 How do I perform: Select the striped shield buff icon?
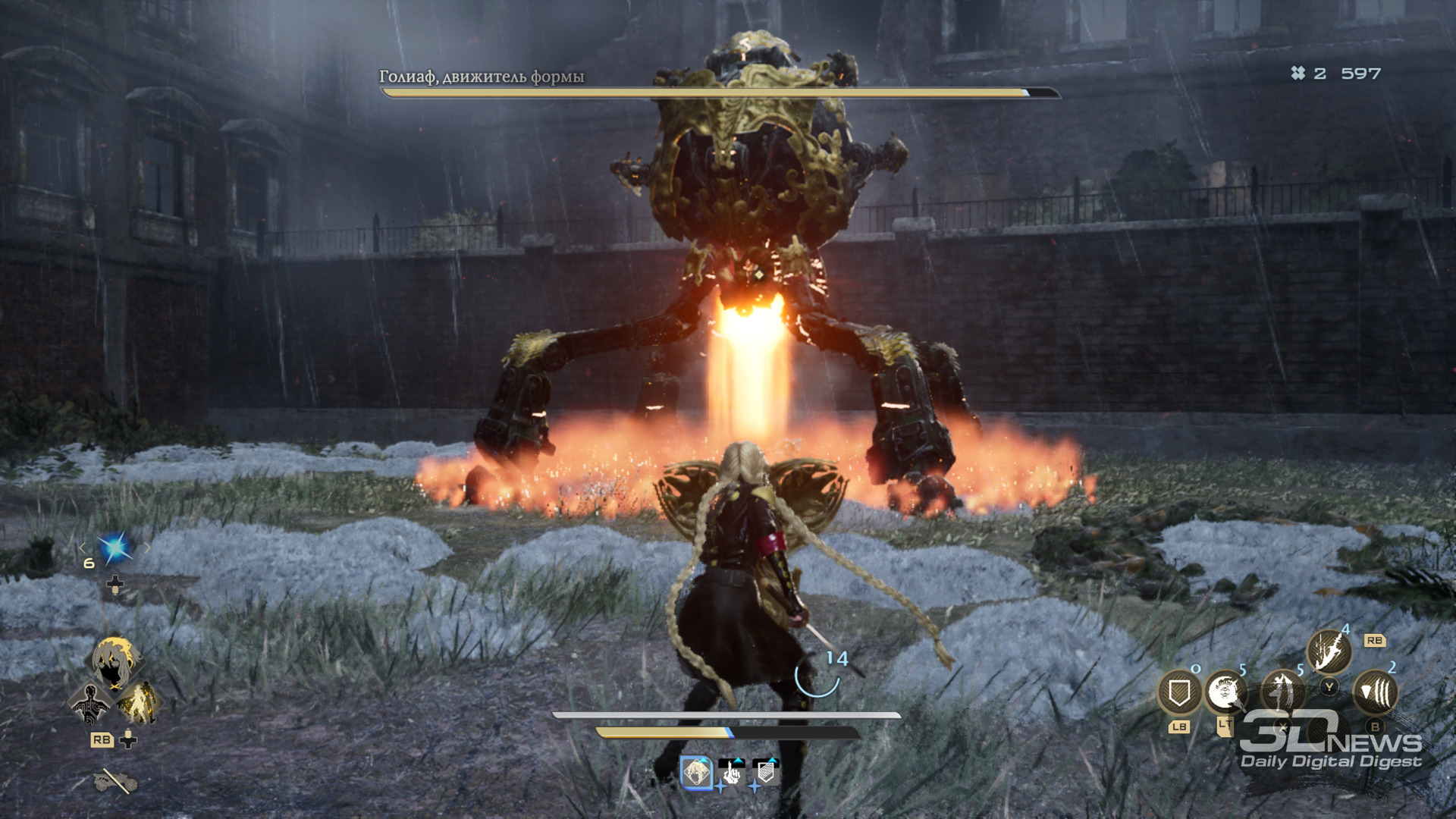click(x=766, y=773)
